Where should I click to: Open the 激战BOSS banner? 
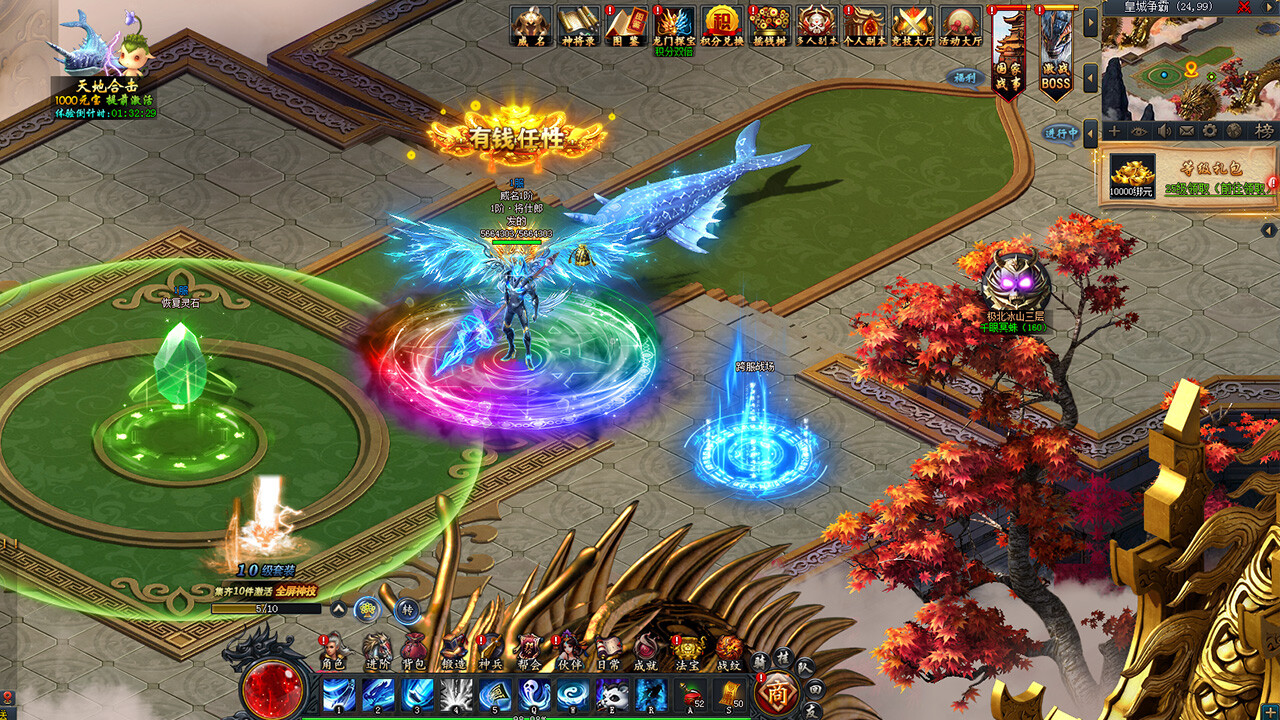pos(1056,50)
